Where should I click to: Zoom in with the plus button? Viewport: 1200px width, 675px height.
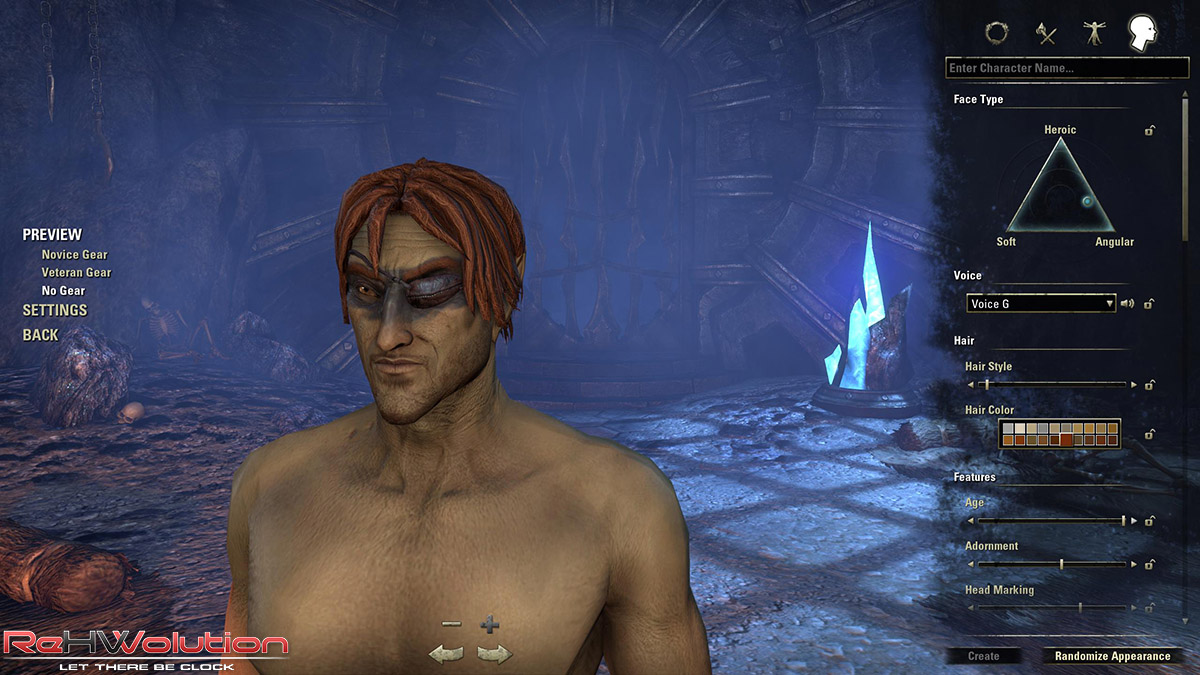(489, 626)
